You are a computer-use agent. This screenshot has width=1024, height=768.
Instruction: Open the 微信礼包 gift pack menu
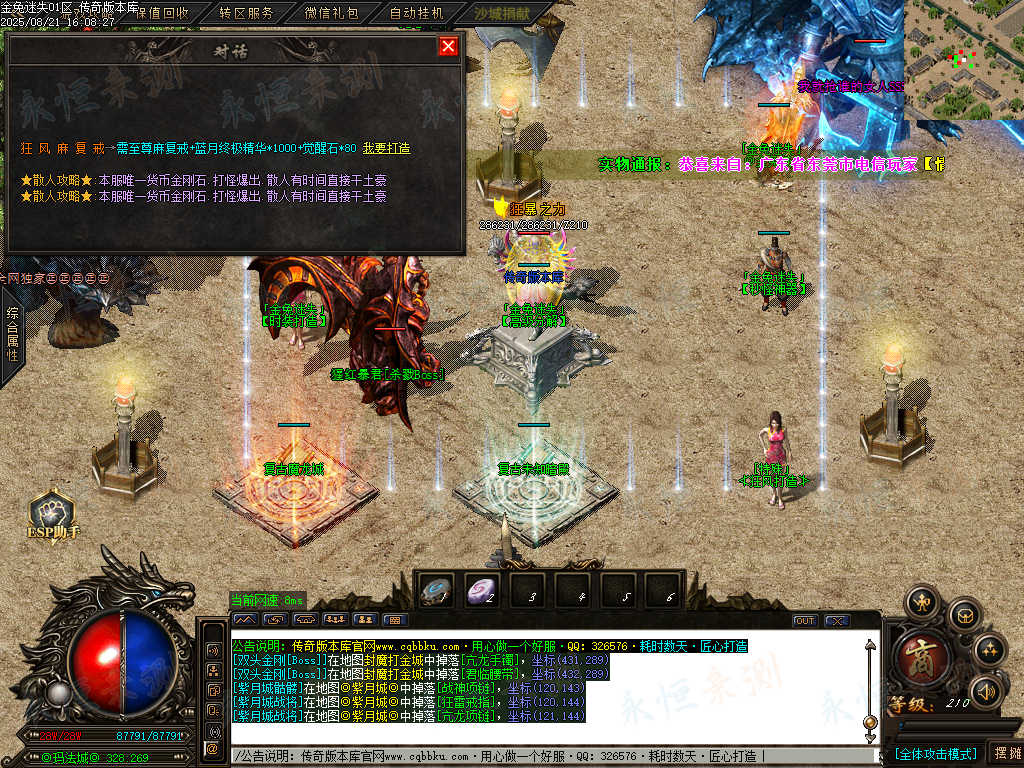[332, 13]
